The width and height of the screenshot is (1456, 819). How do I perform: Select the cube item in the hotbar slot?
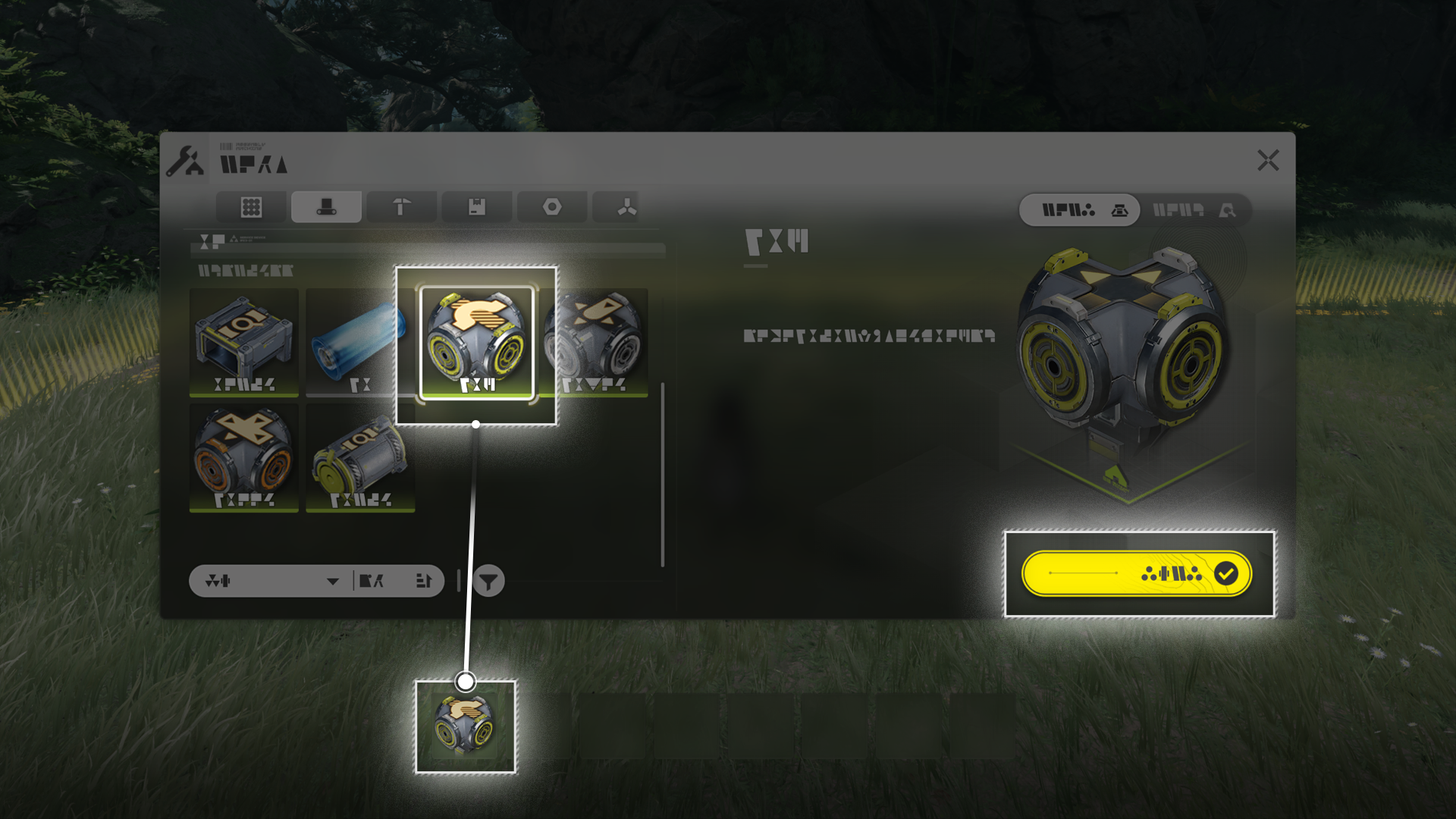pyautogui.click(x=465, y=726)
